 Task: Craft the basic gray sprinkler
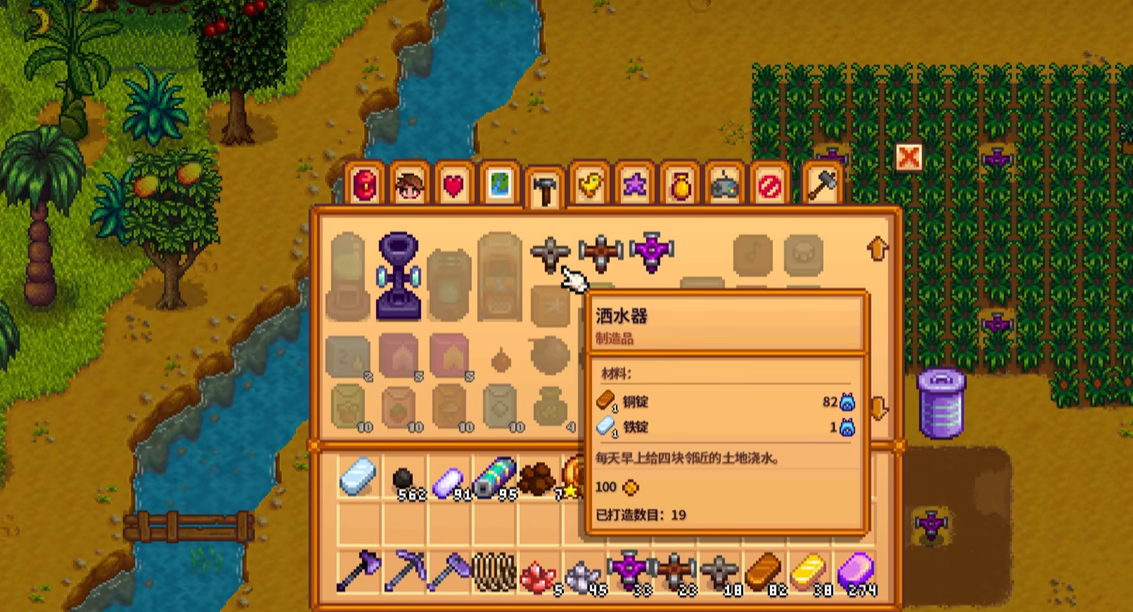pos(550,255)
